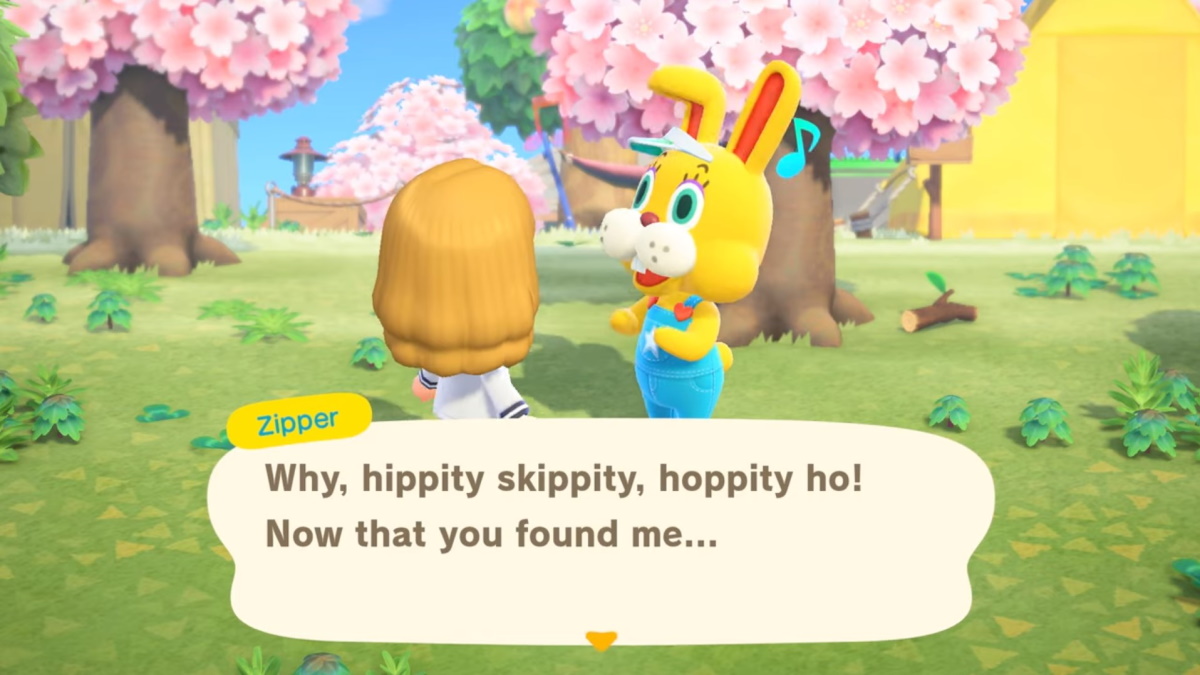This screenshot has width=1200, height=675.
Task: Advance dialogue with the orange continue arrow
Action: (x=600, y=640)
